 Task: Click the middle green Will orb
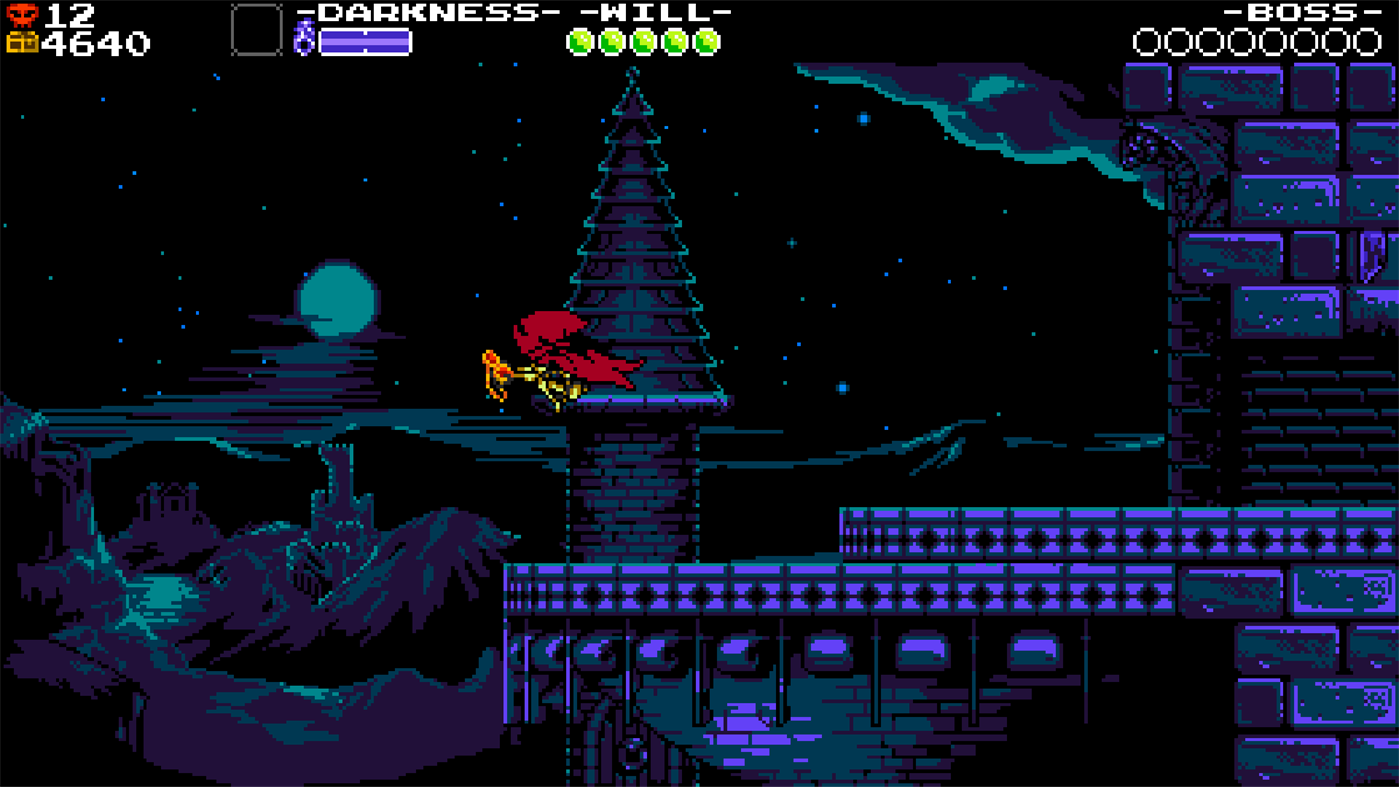click(x=643, y=42)
